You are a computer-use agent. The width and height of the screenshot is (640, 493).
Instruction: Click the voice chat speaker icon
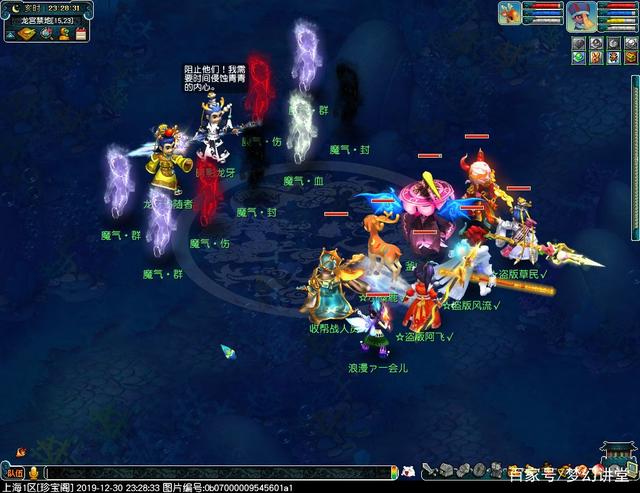[34, 472]
